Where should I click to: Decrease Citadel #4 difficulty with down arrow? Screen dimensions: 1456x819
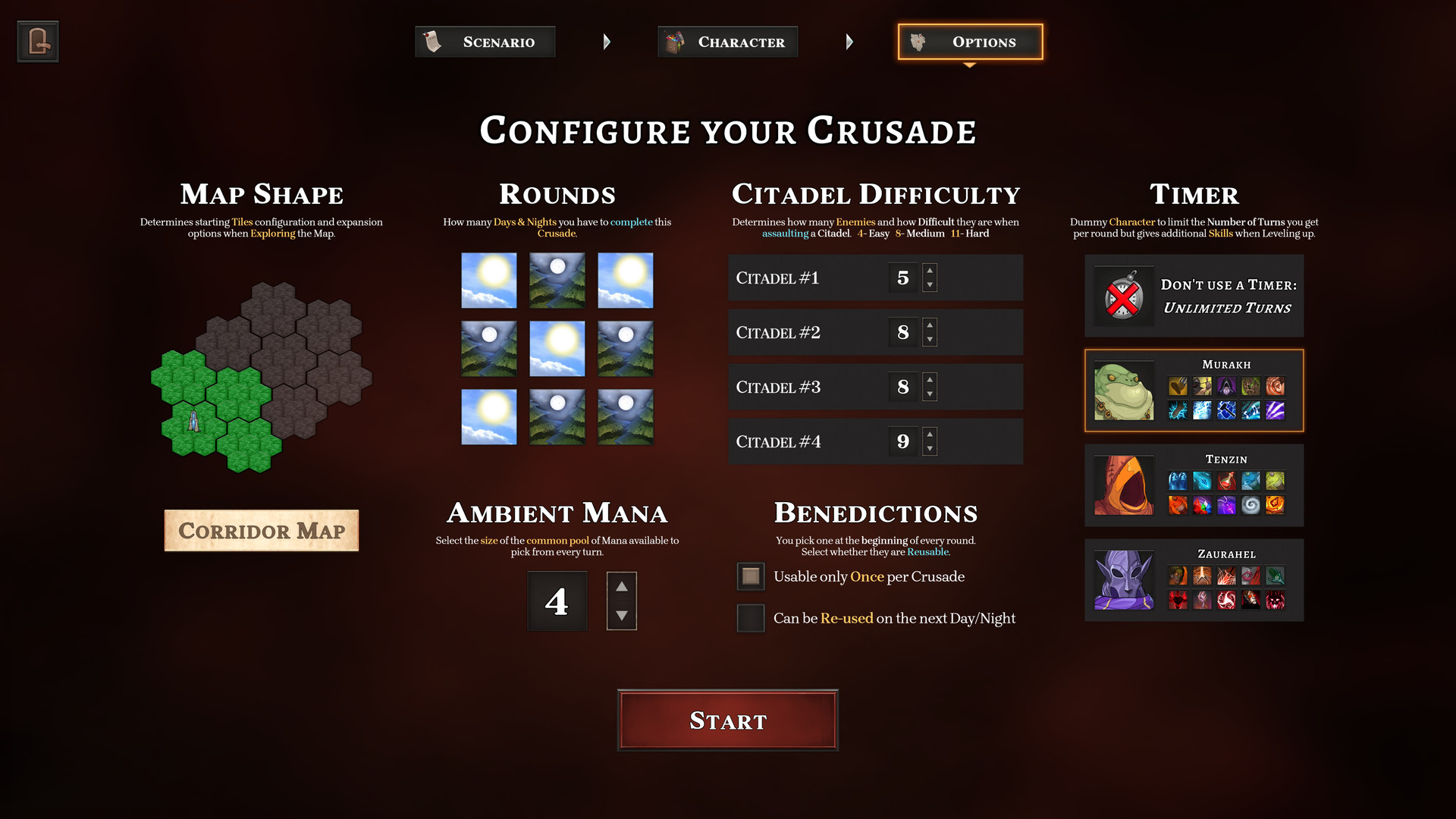(x=930, y=448)
